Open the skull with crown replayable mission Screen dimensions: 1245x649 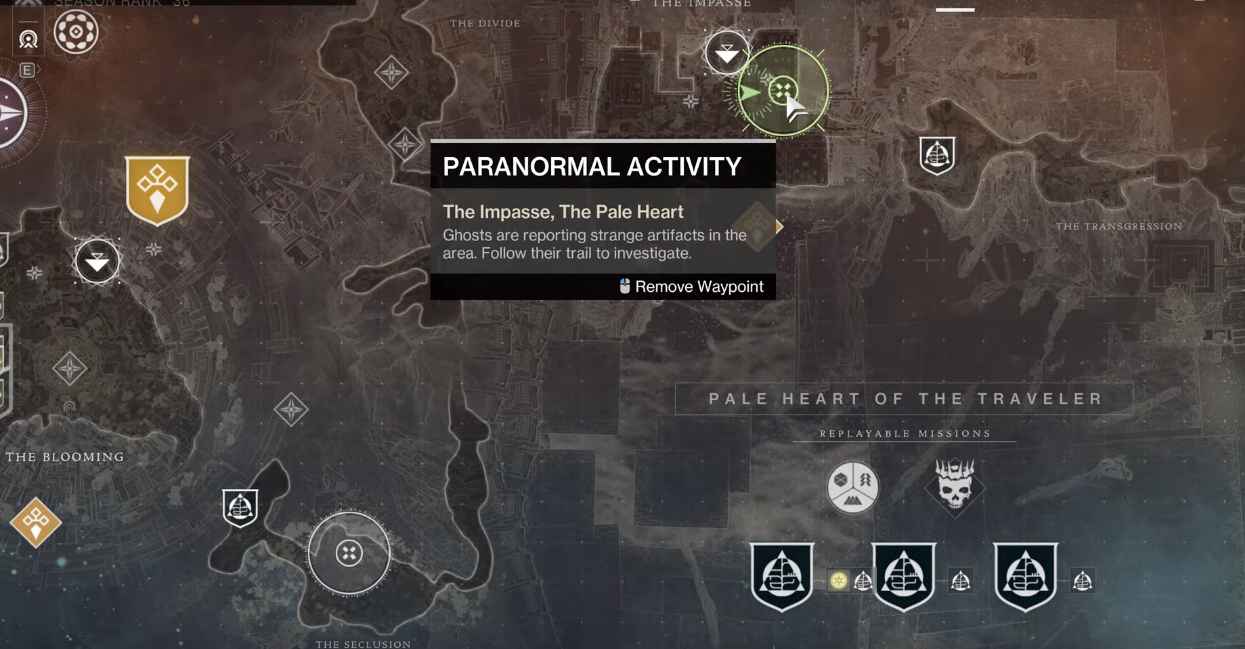[955, 486]
